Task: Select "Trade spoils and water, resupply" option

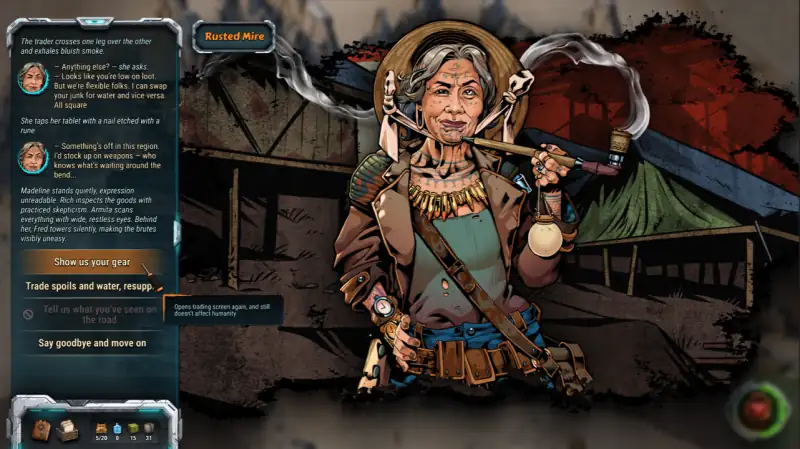Action: [x=90, y=287]
